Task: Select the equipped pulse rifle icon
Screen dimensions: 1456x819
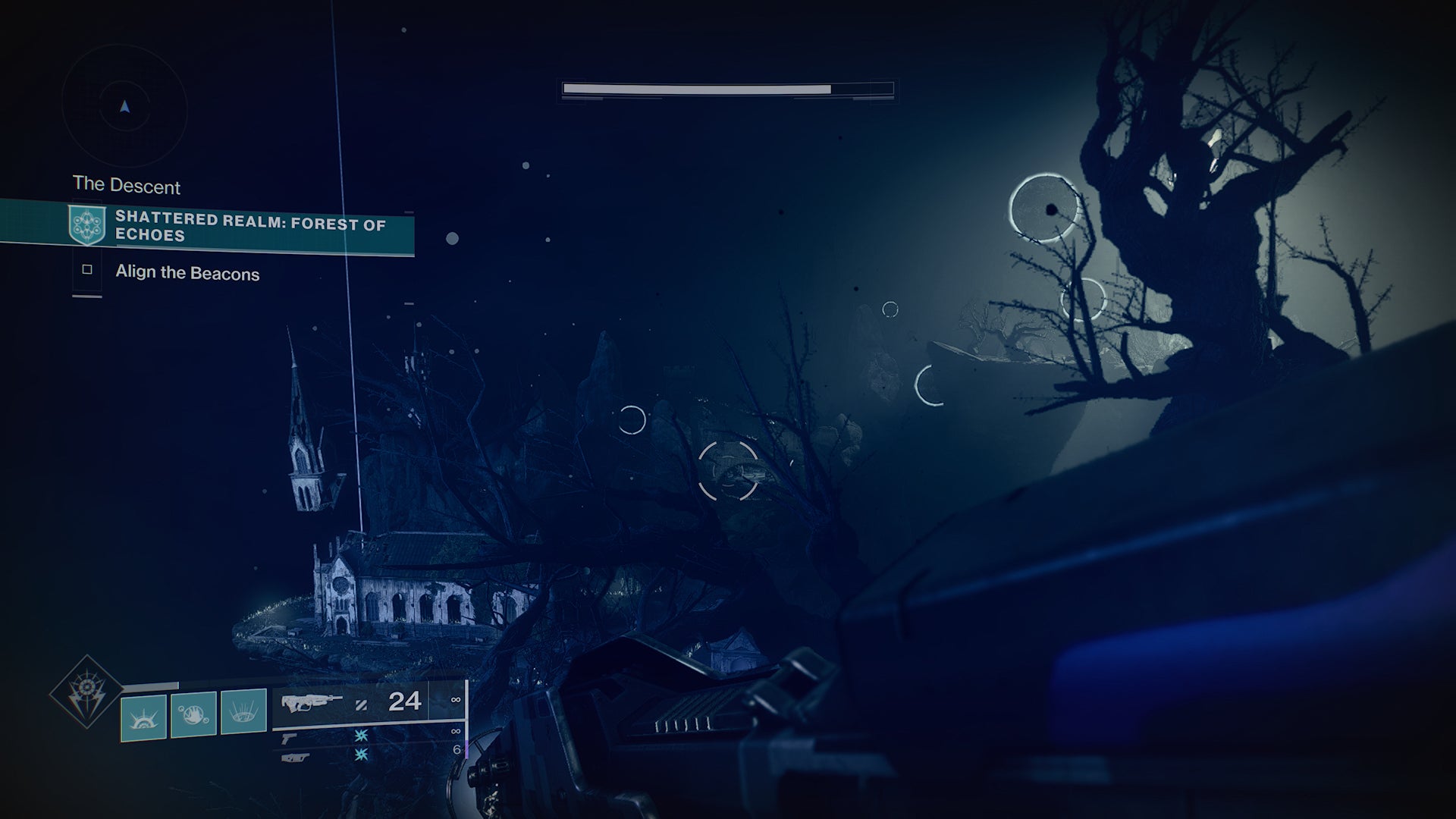Action: tap(312, 702)
